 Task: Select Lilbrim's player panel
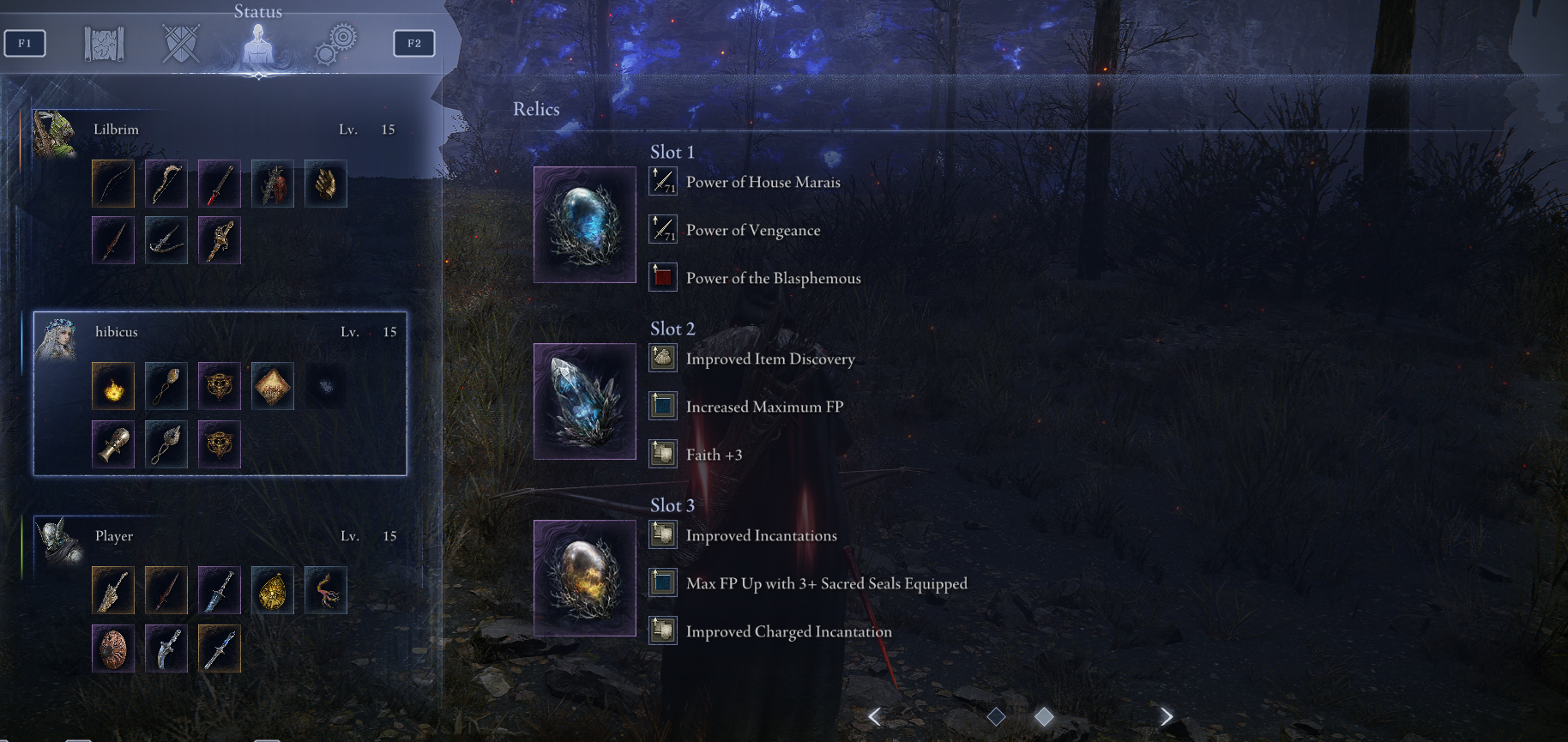[219, 130]
